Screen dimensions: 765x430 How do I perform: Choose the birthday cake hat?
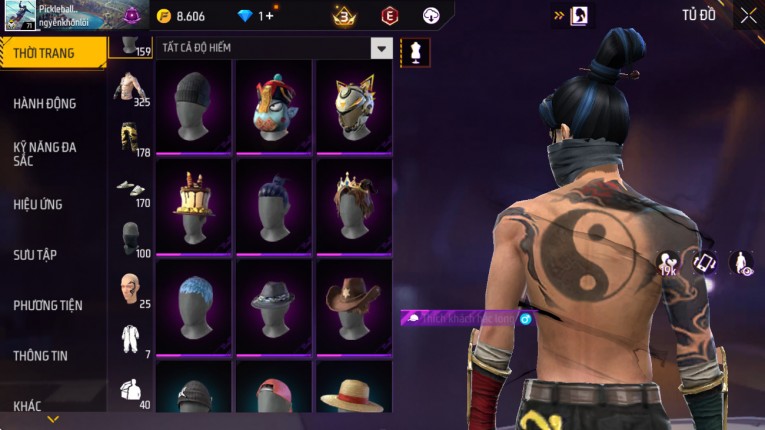[x=194, y=205]
